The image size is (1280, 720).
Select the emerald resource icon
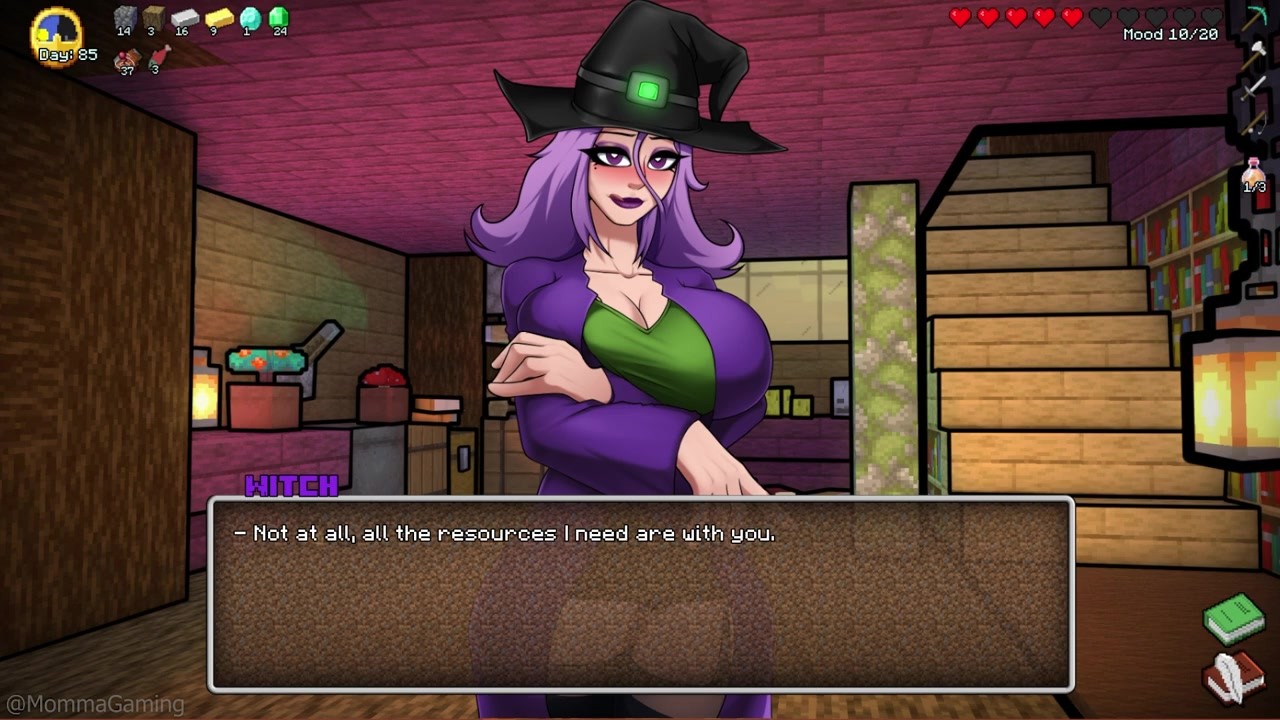pyautogui.click(x=279, y=18)
